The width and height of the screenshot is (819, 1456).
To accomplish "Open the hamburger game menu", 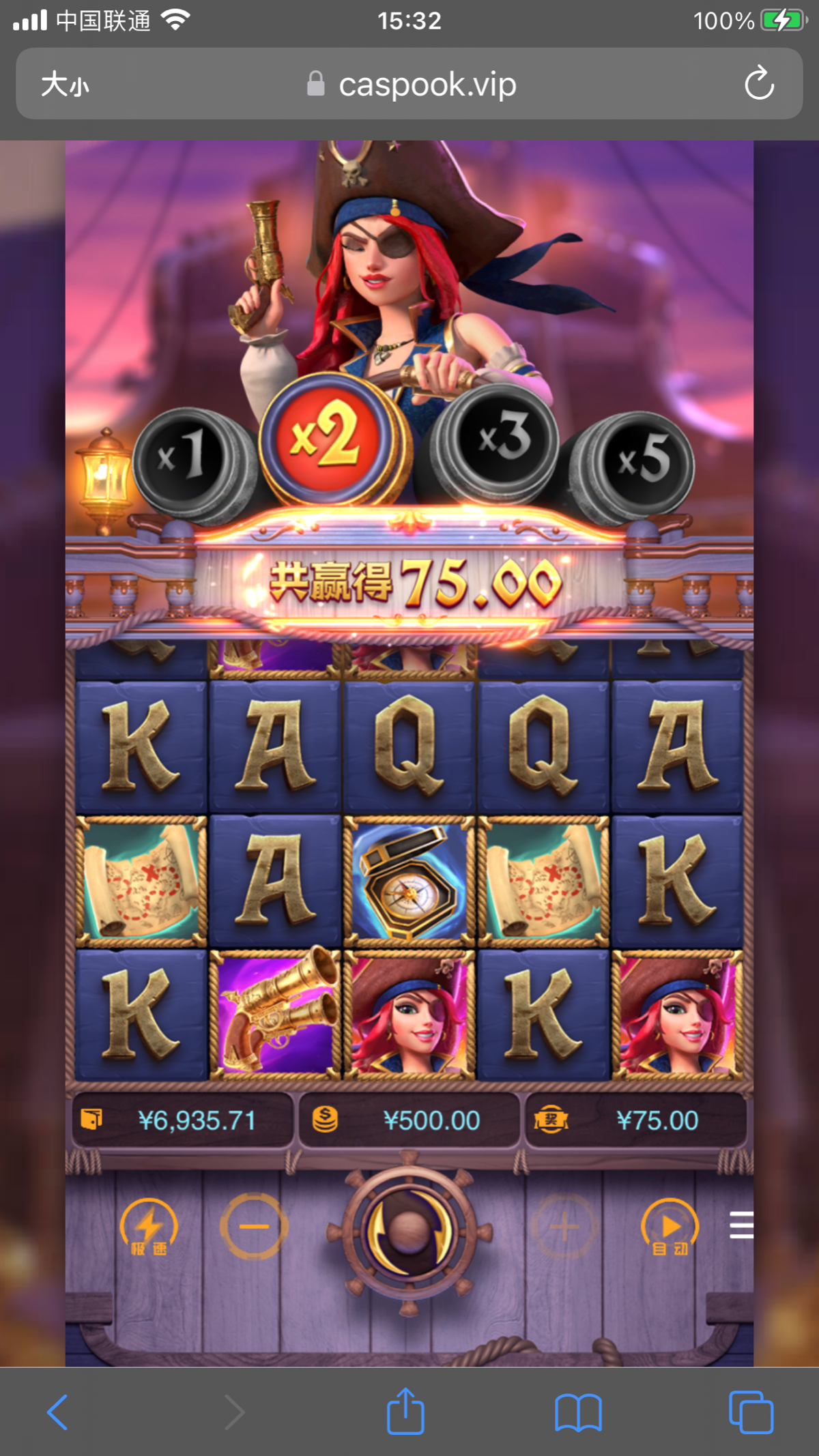I will point(741,1225).
